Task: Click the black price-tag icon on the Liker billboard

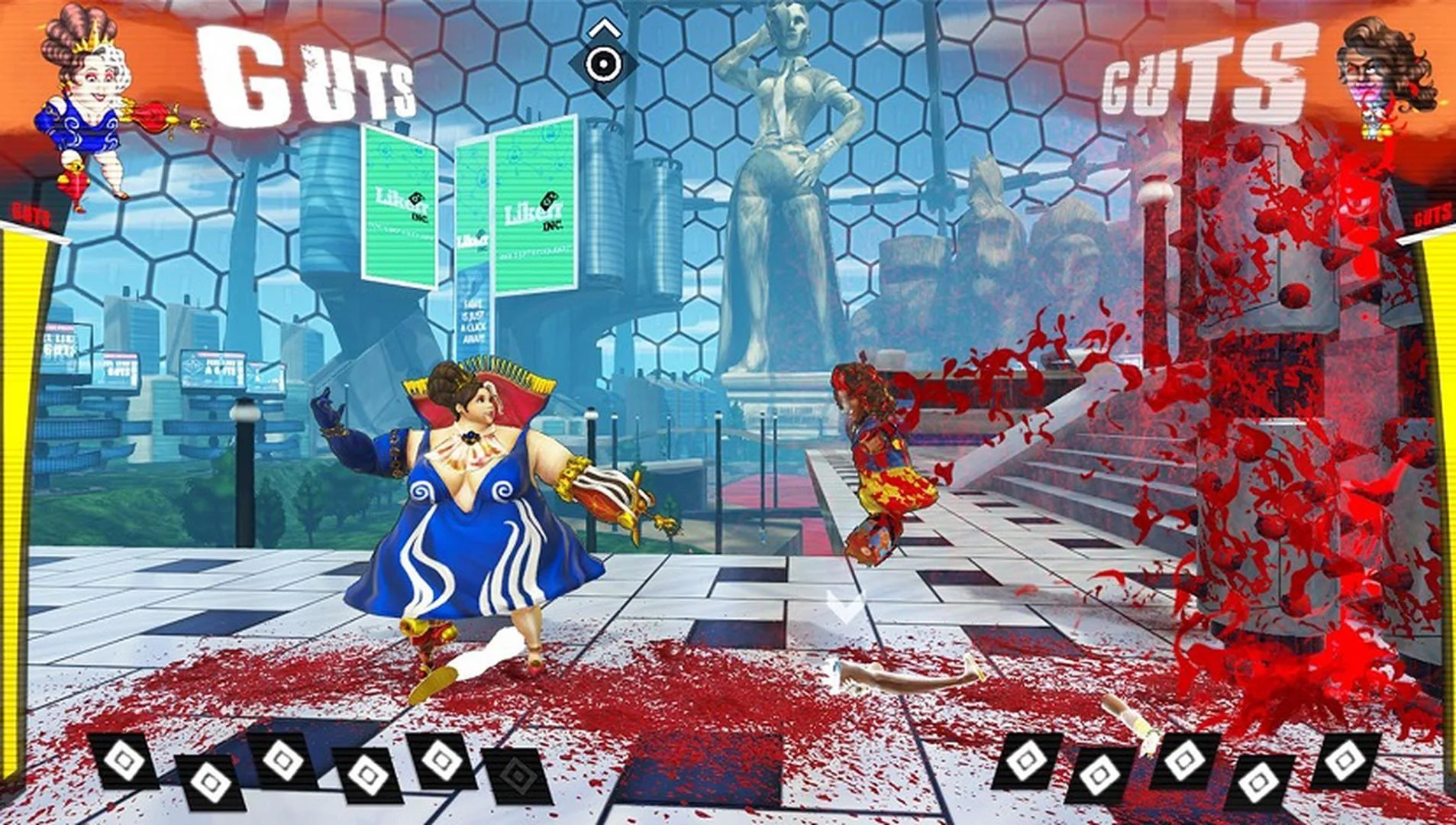Action: pos(415,199)
